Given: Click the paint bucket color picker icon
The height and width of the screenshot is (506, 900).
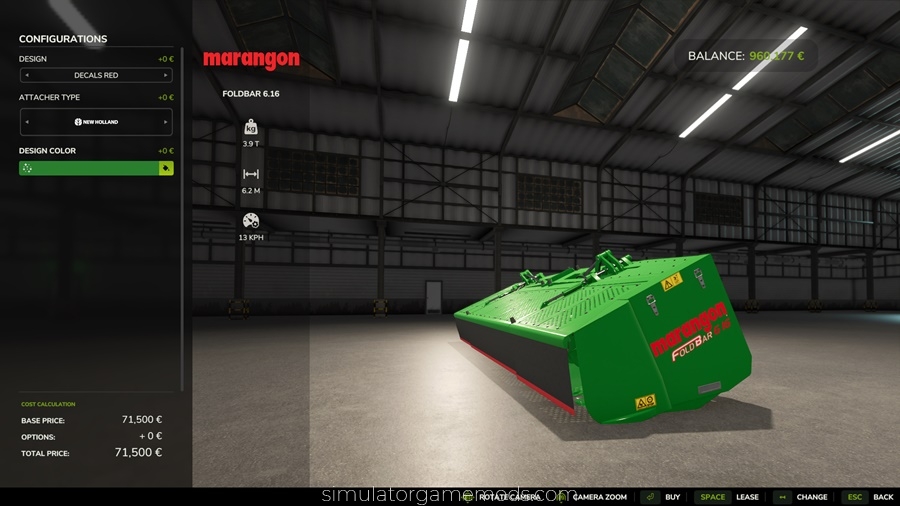Looking at the screenshot, I should tap(166, 168).
